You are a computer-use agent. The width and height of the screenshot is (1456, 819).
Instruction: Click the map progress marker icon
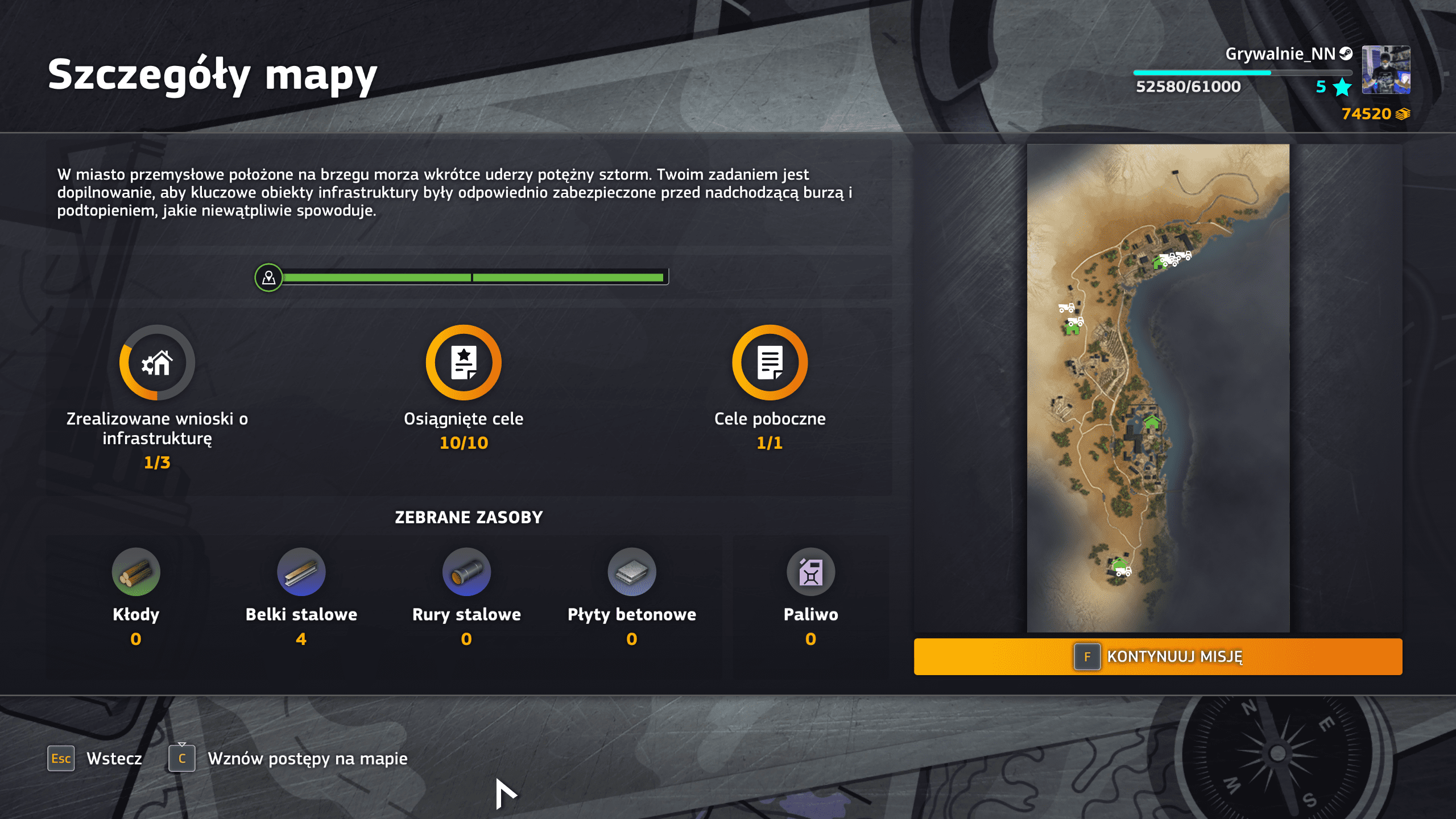[x=268, y=278]
